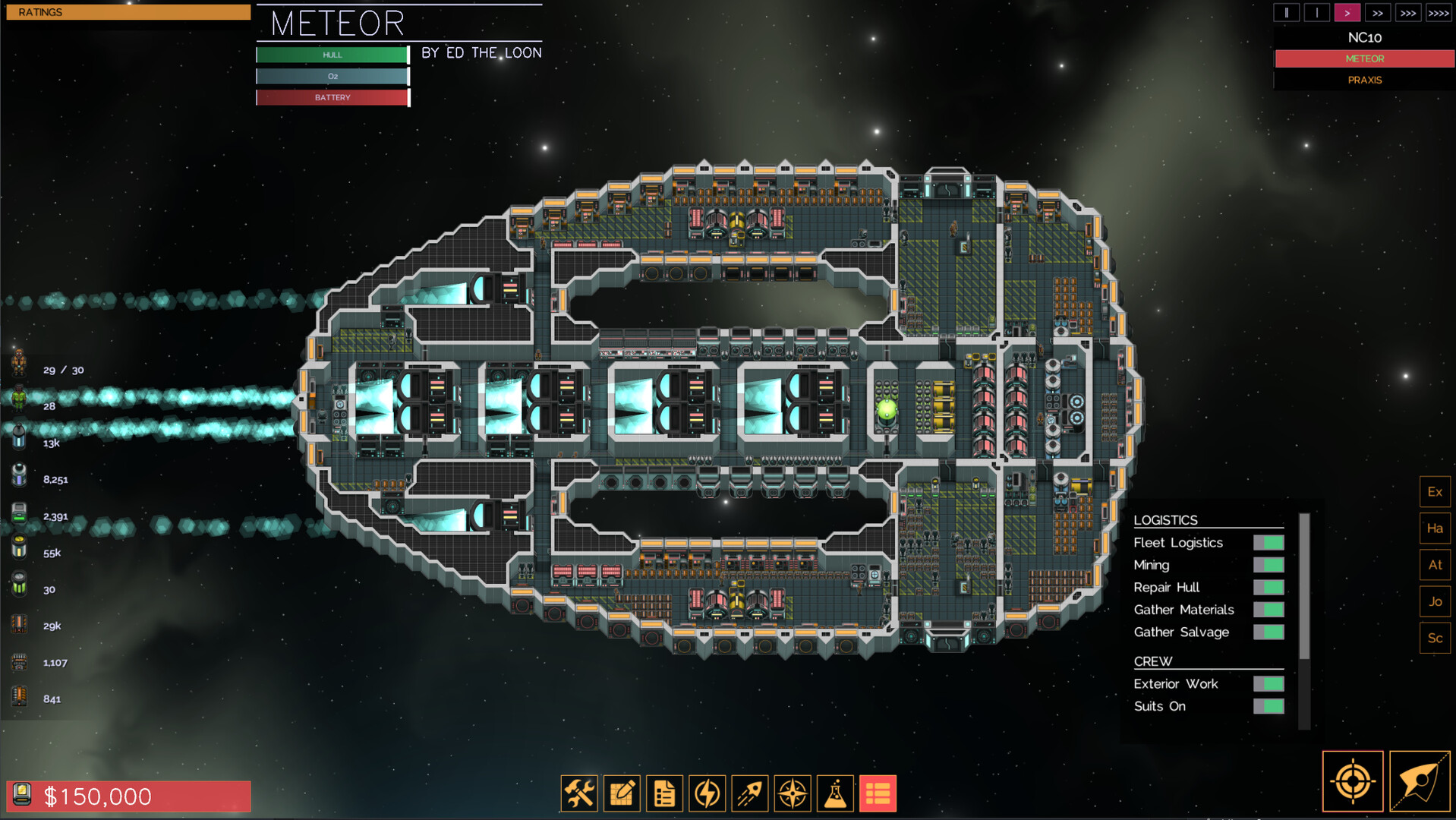Toggle Suits On for crew

click(x=1270, y=706)
